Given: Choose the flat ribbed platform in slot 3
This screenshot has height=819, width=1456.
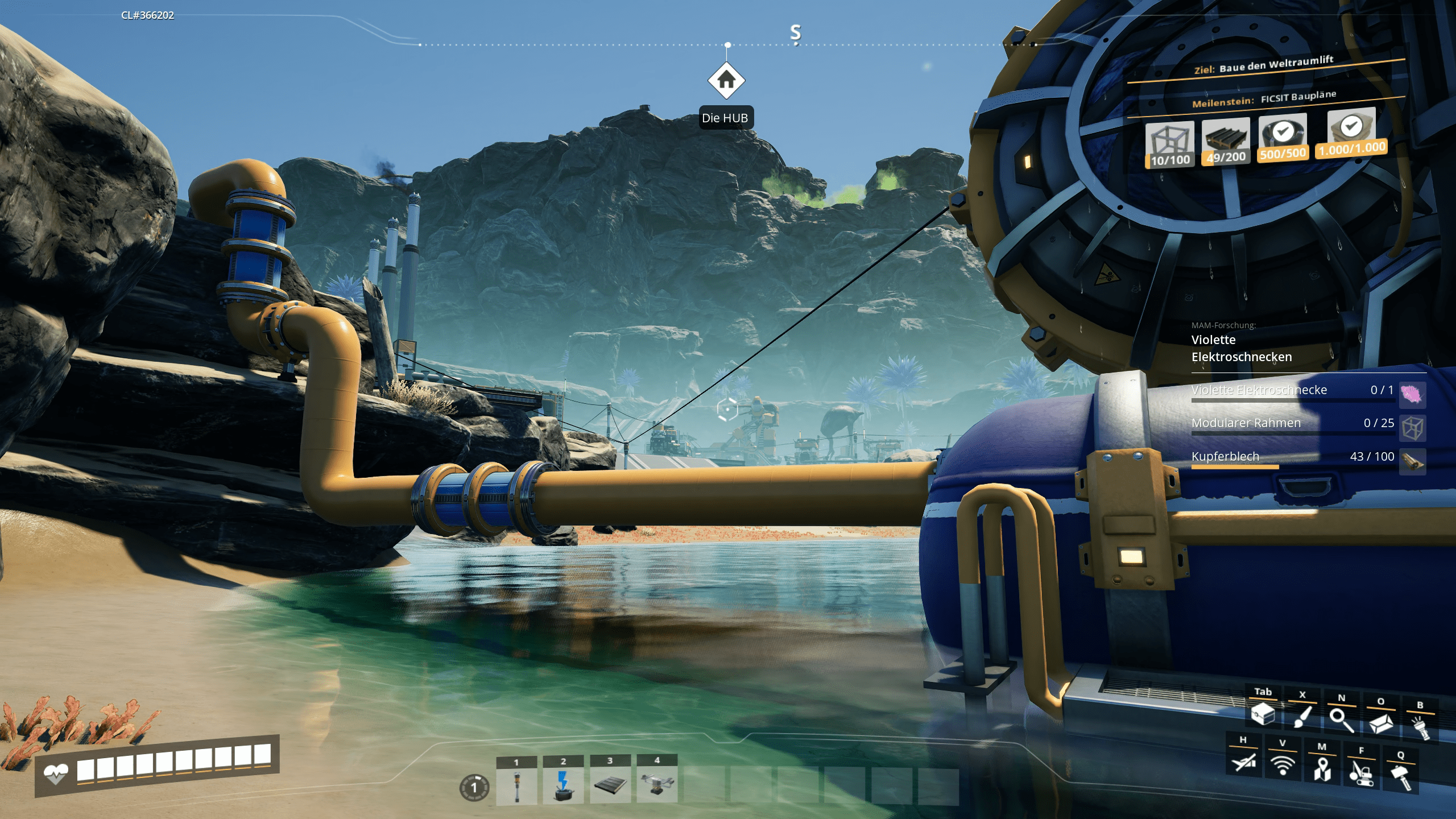Looking at the screenshot, I should 610,786.
